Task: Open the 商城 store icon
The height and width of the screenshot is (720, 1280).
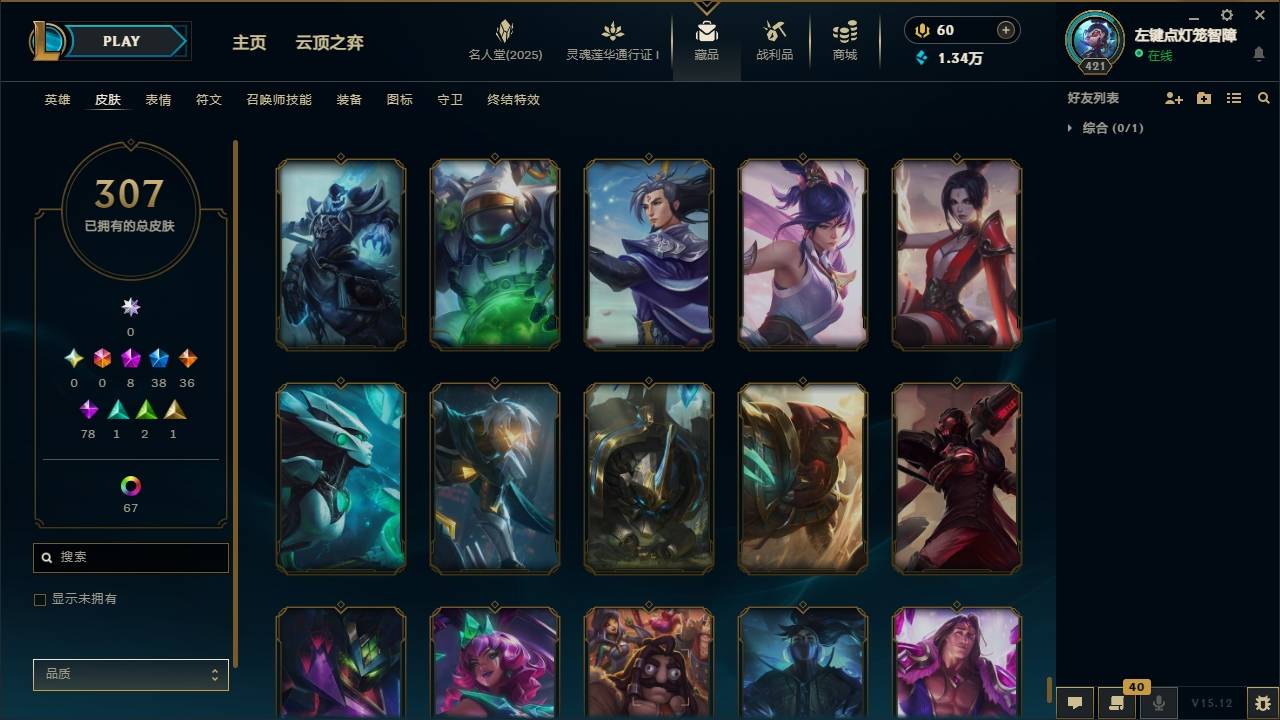Action: (843, 35)
